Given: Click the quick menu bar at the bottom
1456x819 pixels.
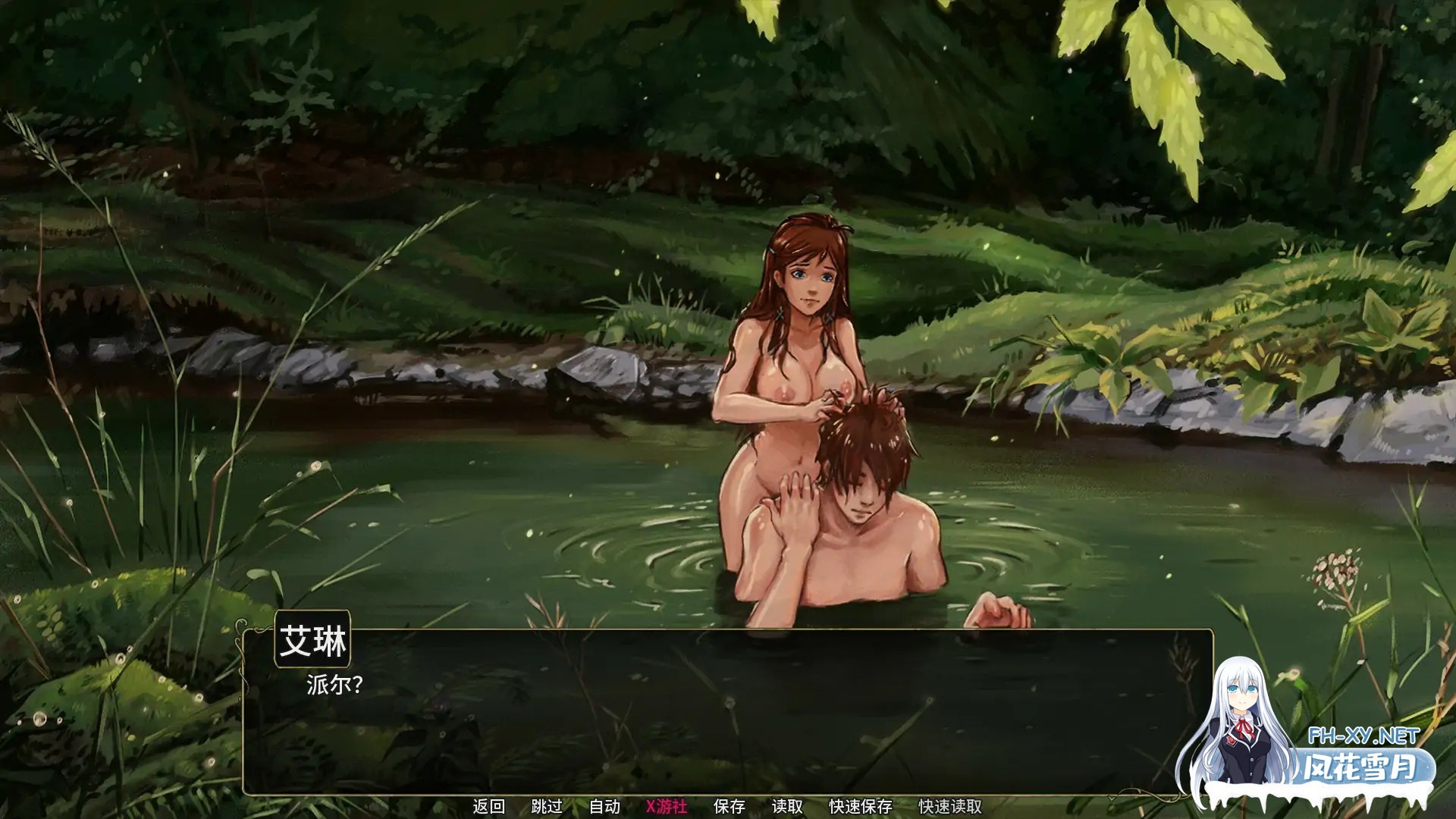Looking at the screenshot, I should pos(728,806).
